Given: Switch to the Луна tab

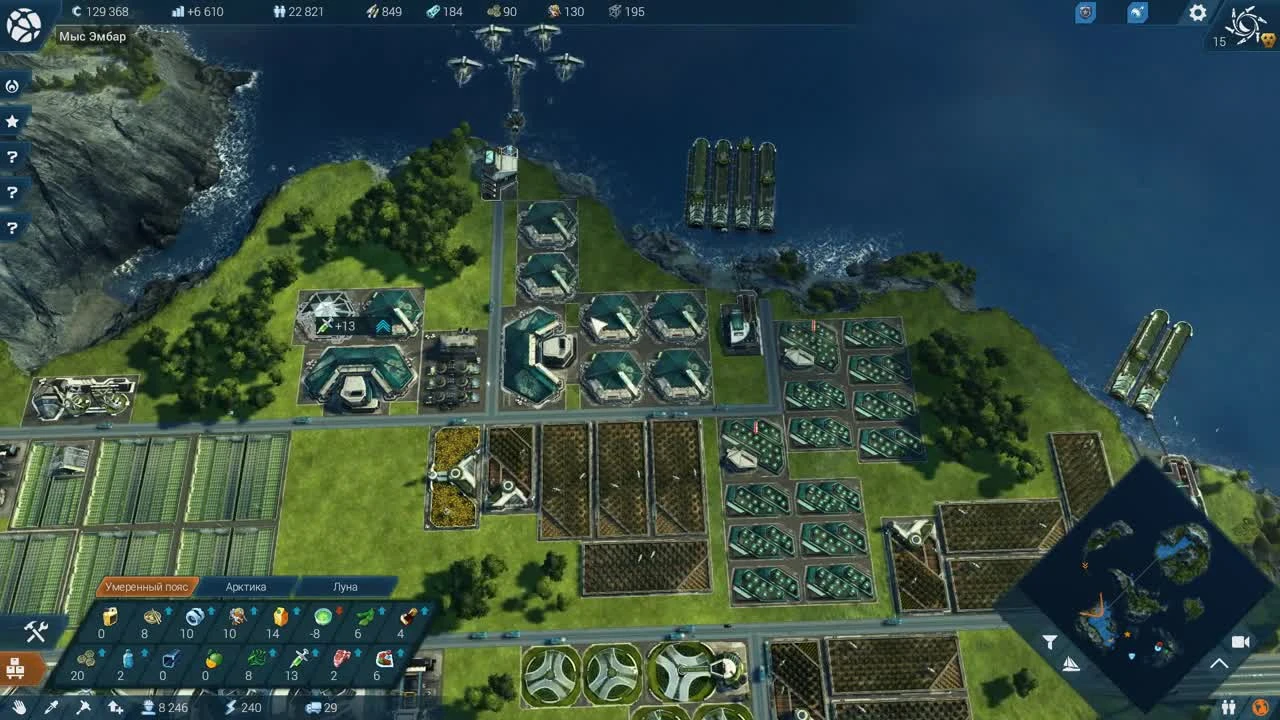Looking at the screenshot, I should (x=344, y=586).
